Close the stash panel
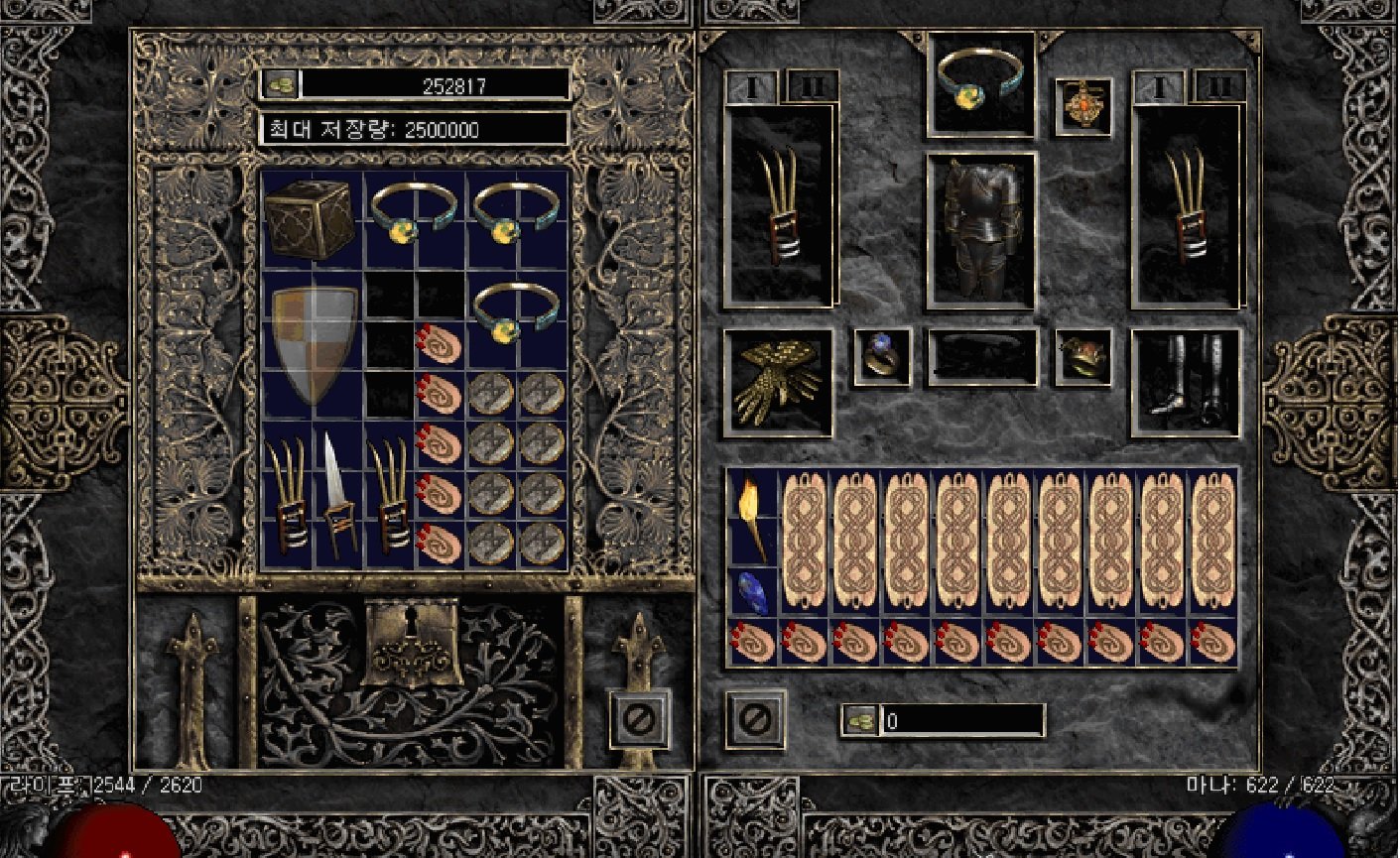This screenshot has height=858, width=1400. pyautogui.click(x=638, y=718)
